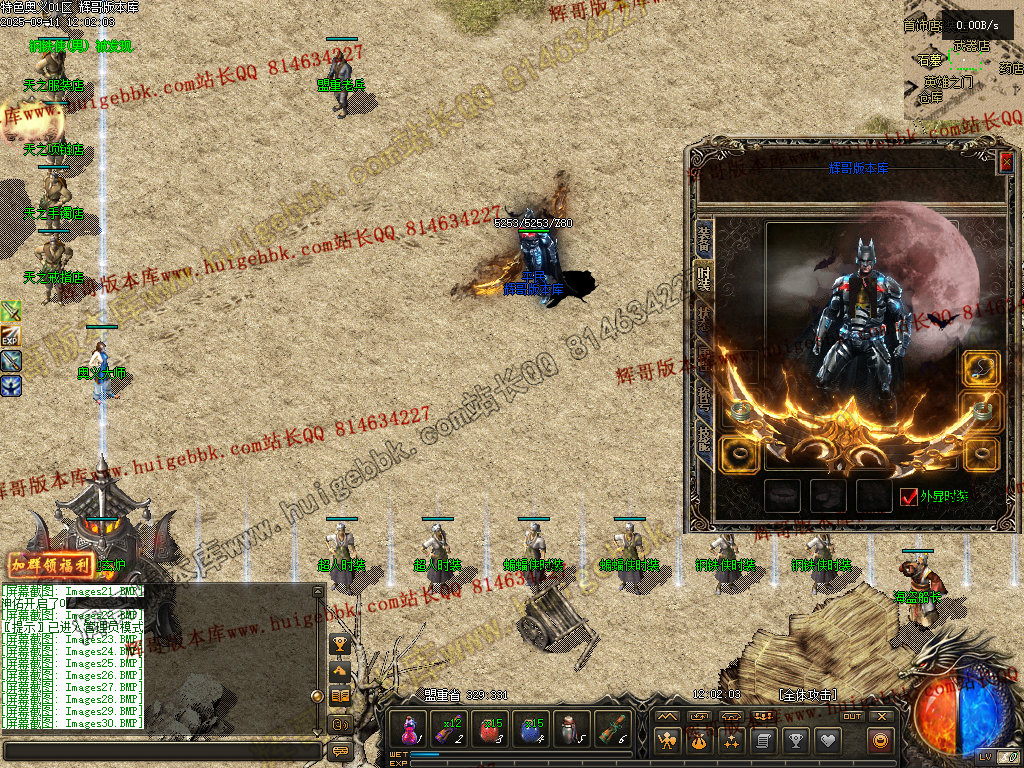Use the pink potion in hotbar slot 1

[411, 729]
